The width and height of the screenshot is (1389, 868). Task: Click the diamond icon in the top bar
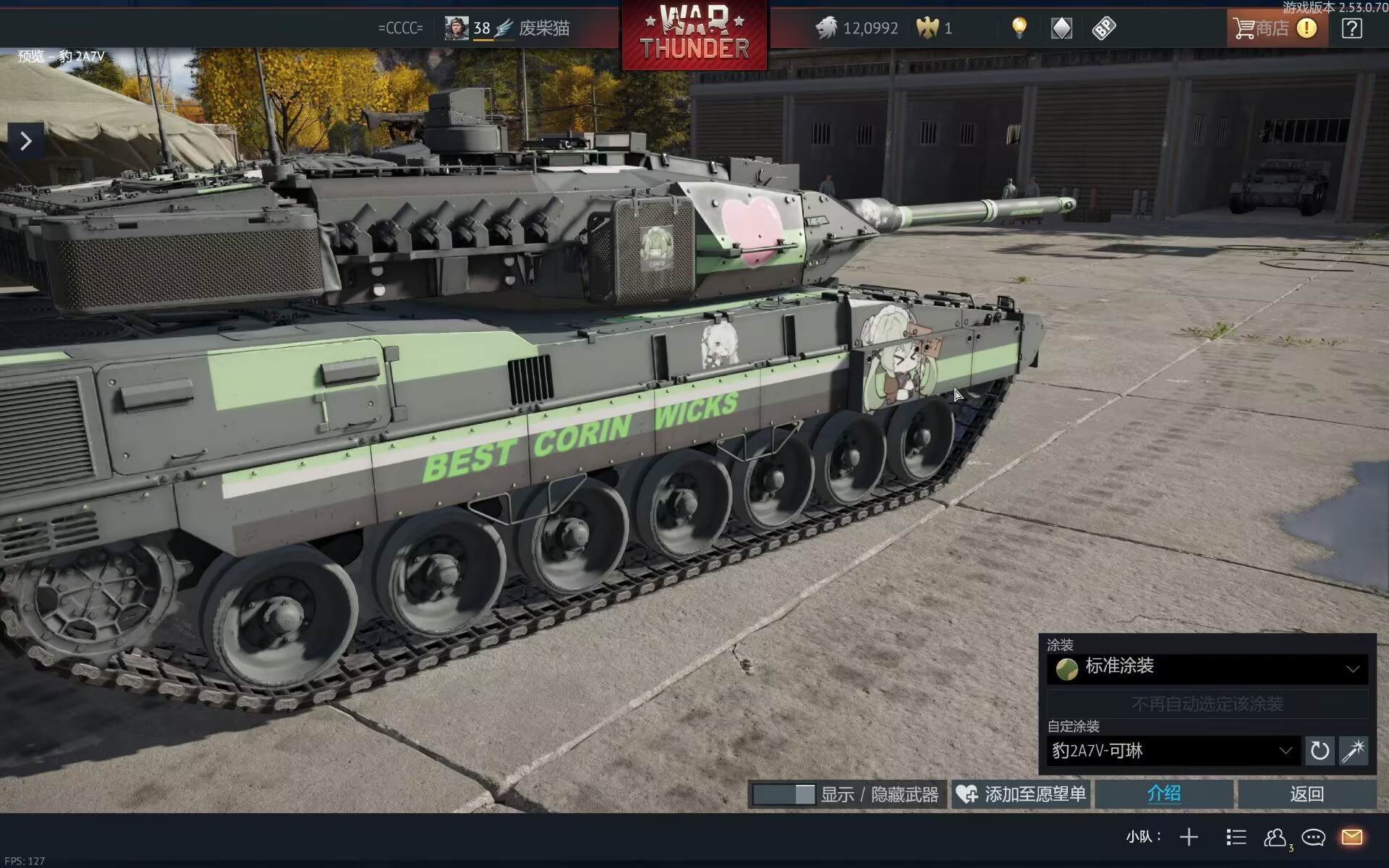click(1061, 28)
